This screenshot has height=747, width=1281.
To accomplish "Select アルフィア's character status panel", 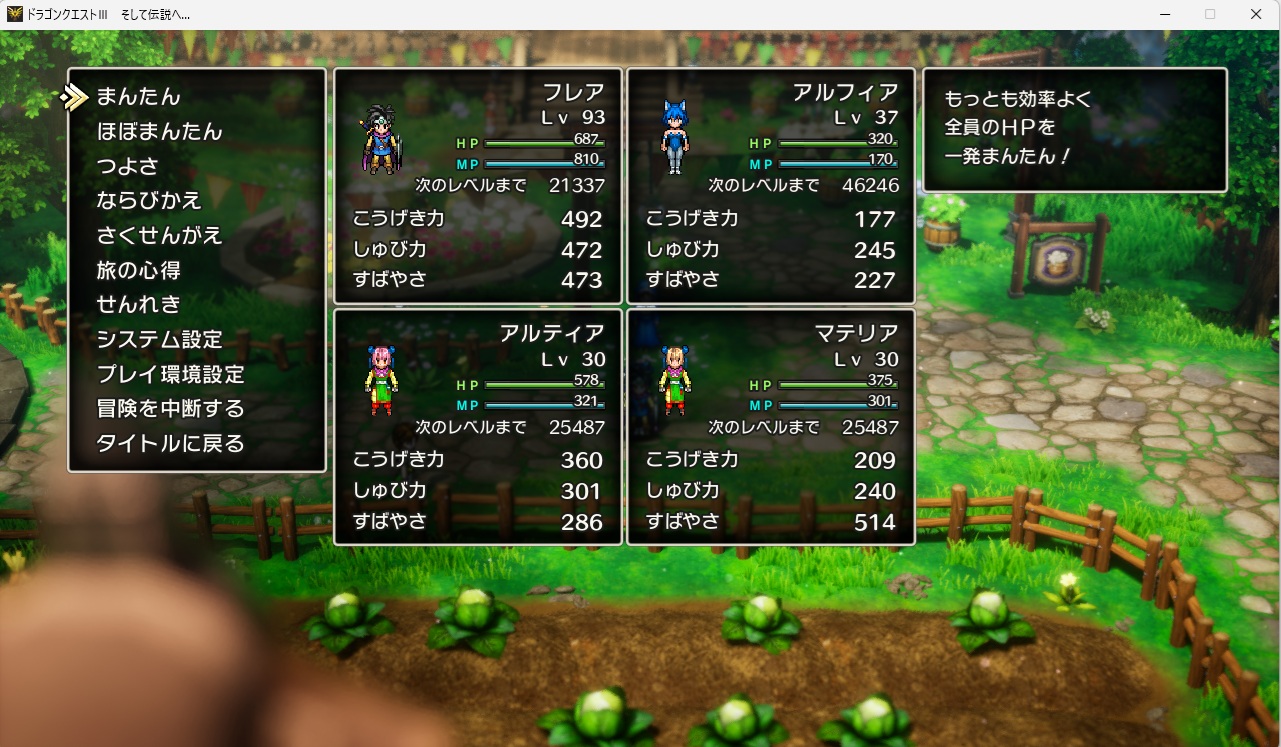I will (x=771, y=186).
